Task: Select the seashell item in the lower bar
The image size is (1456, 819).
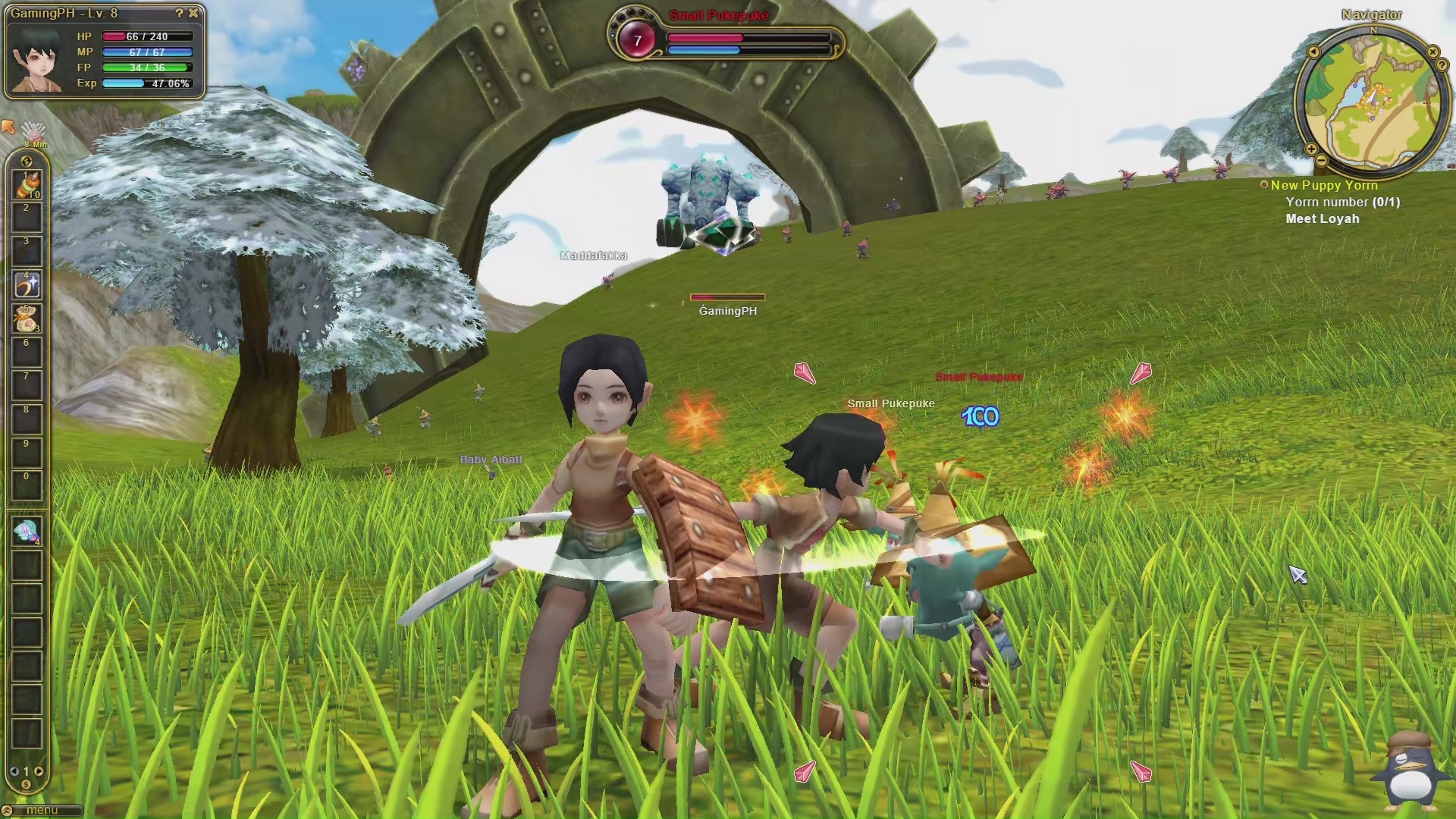Action: click(27, 532)
